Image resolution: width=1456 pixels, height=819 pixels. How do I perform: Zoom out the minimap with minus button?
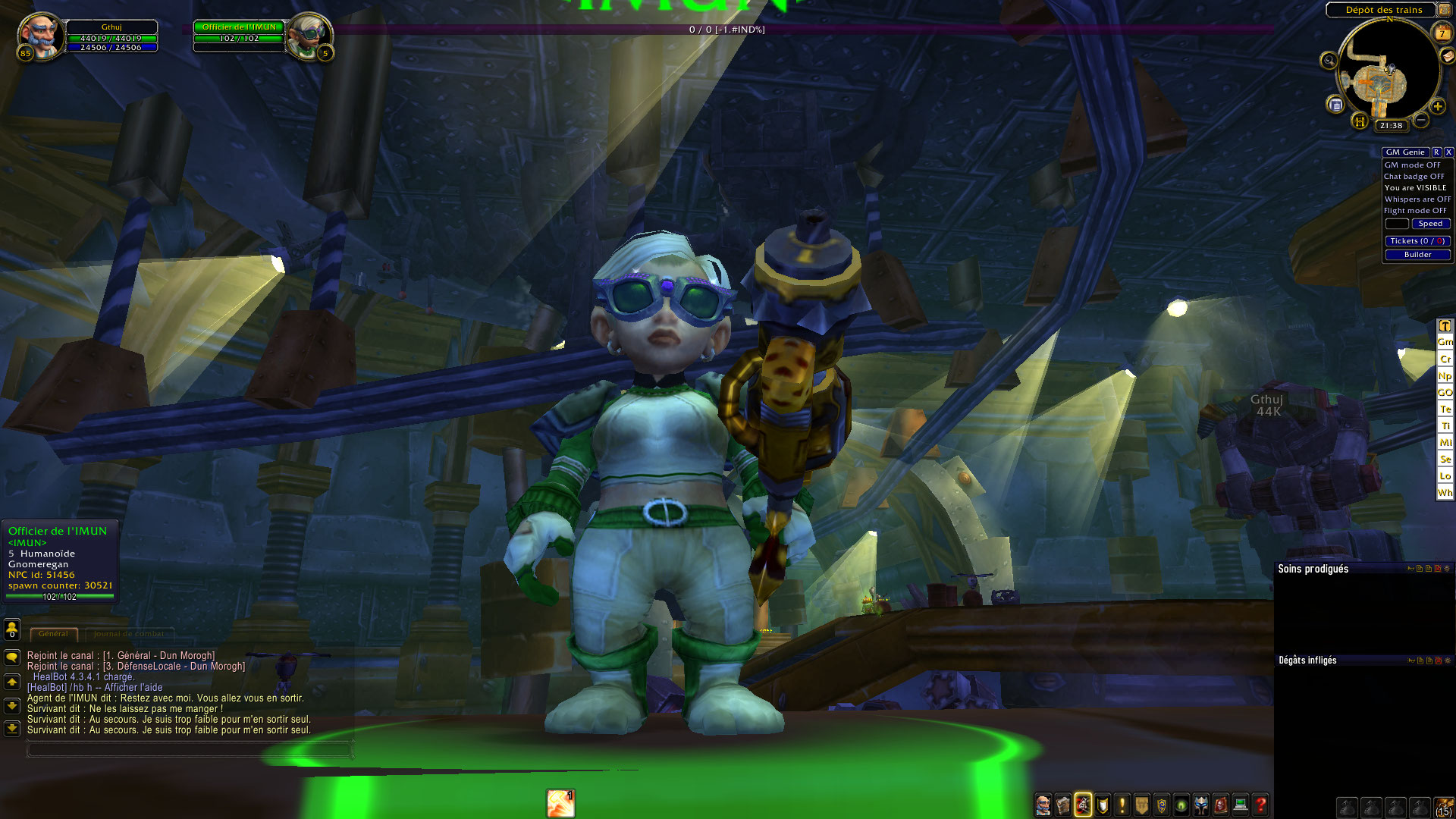(1421, 120)
